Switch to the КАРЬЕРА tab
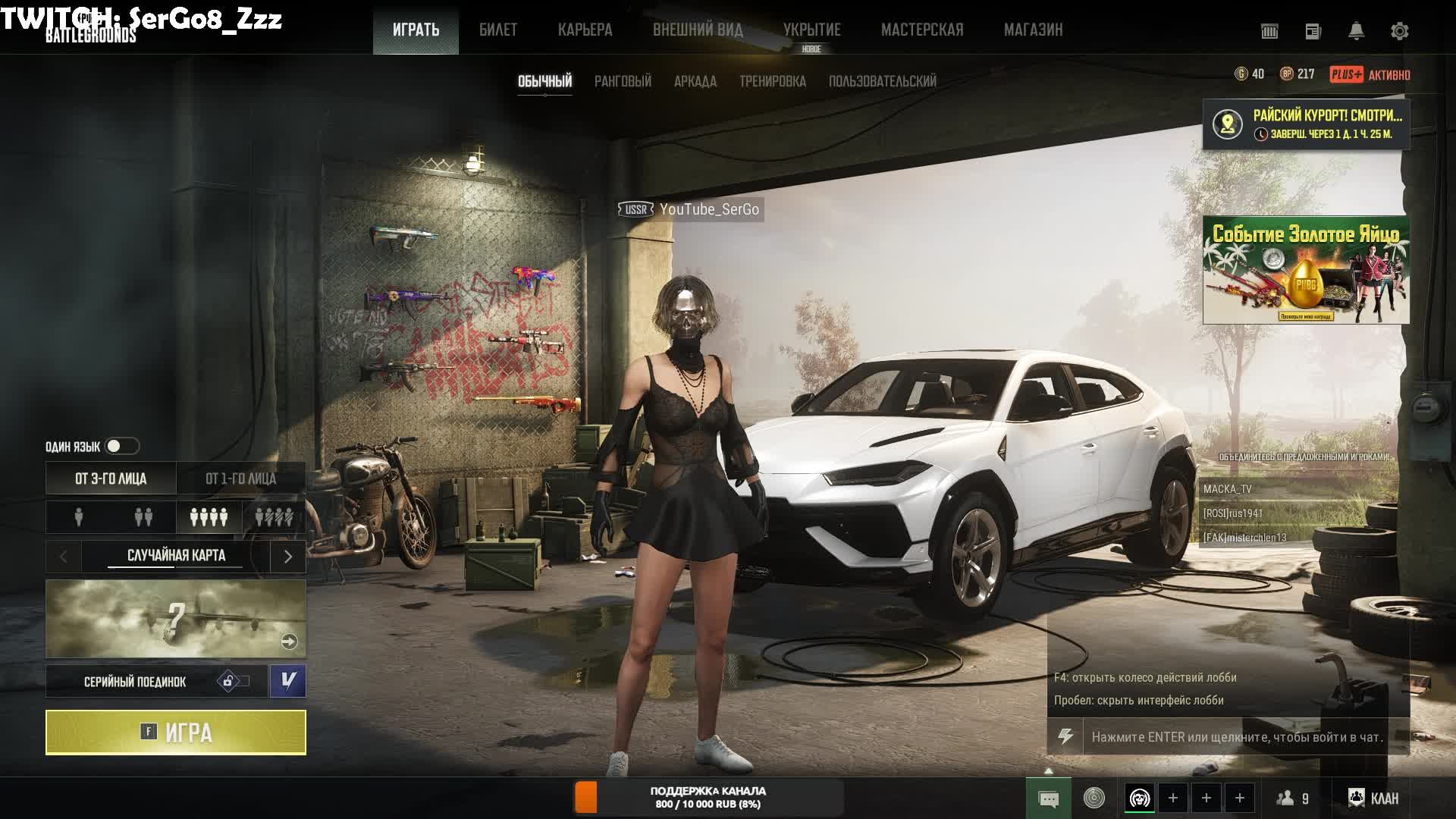1456x819 pixels. [585, 30]
